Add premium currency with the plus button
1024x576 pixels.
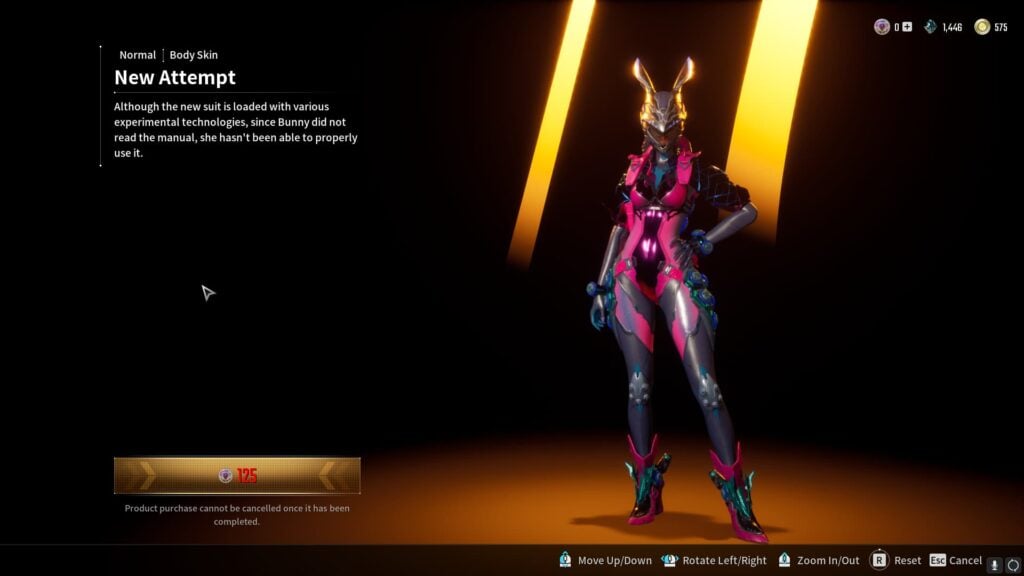907,27
